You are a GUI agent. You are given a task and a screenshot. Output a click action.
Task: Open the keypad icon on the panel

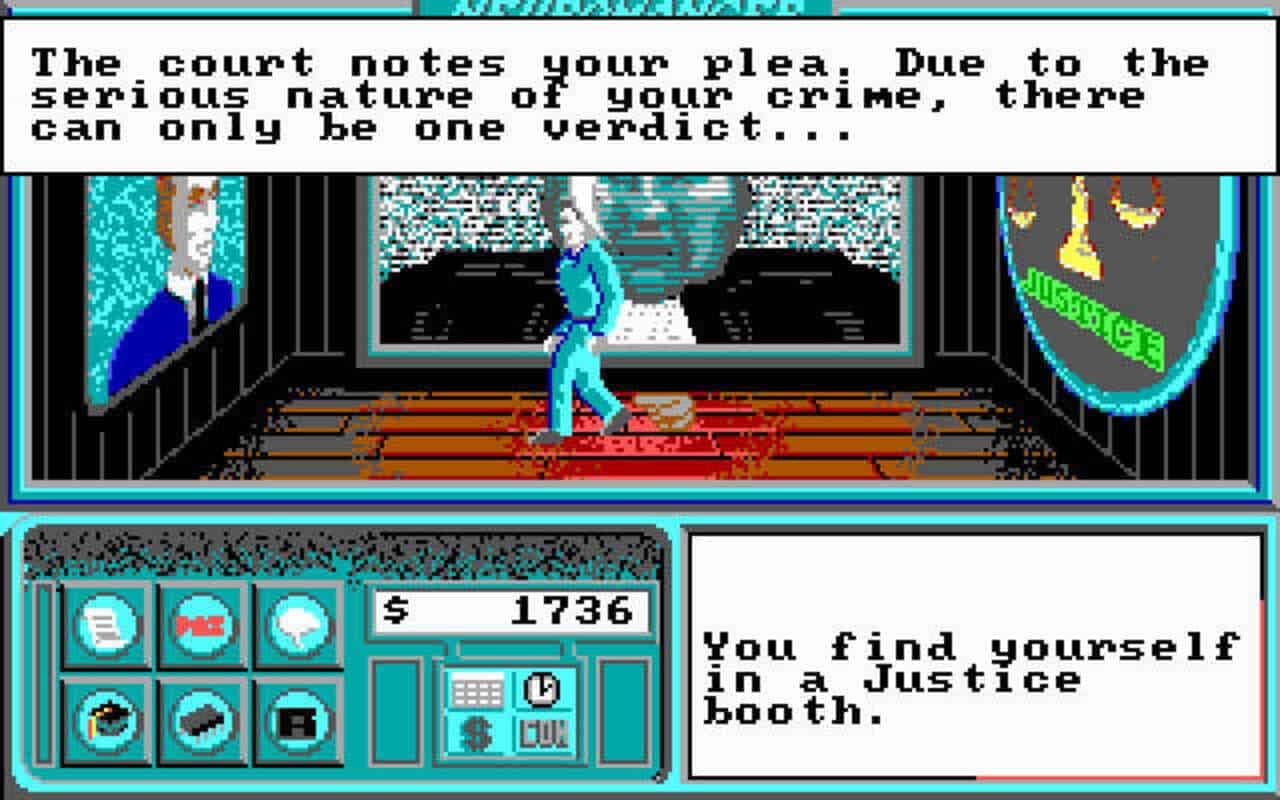tap(478, 688)
